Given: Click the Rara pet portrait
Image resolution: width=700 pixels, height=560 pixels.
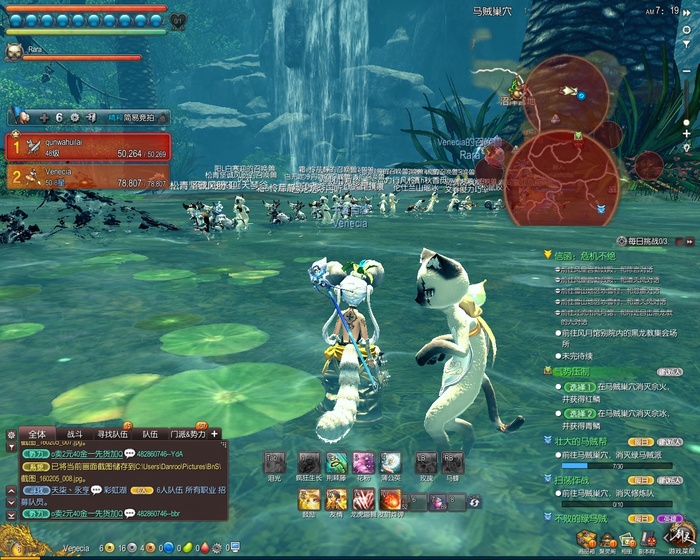Looking at the screenshot, I should pos(15,50).
